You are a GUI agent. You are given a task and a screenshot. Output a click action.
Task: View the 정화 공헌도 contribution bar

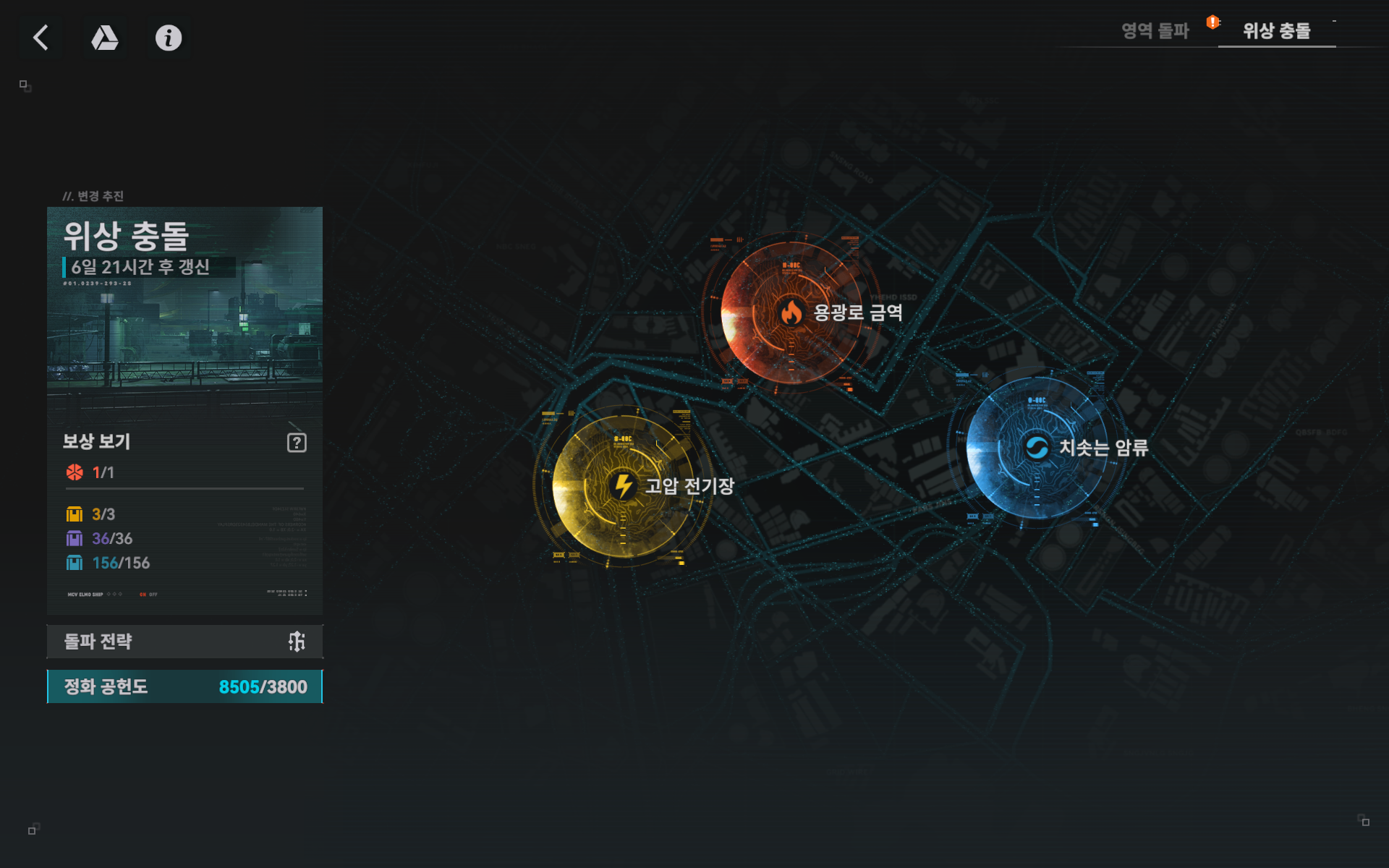184,686
